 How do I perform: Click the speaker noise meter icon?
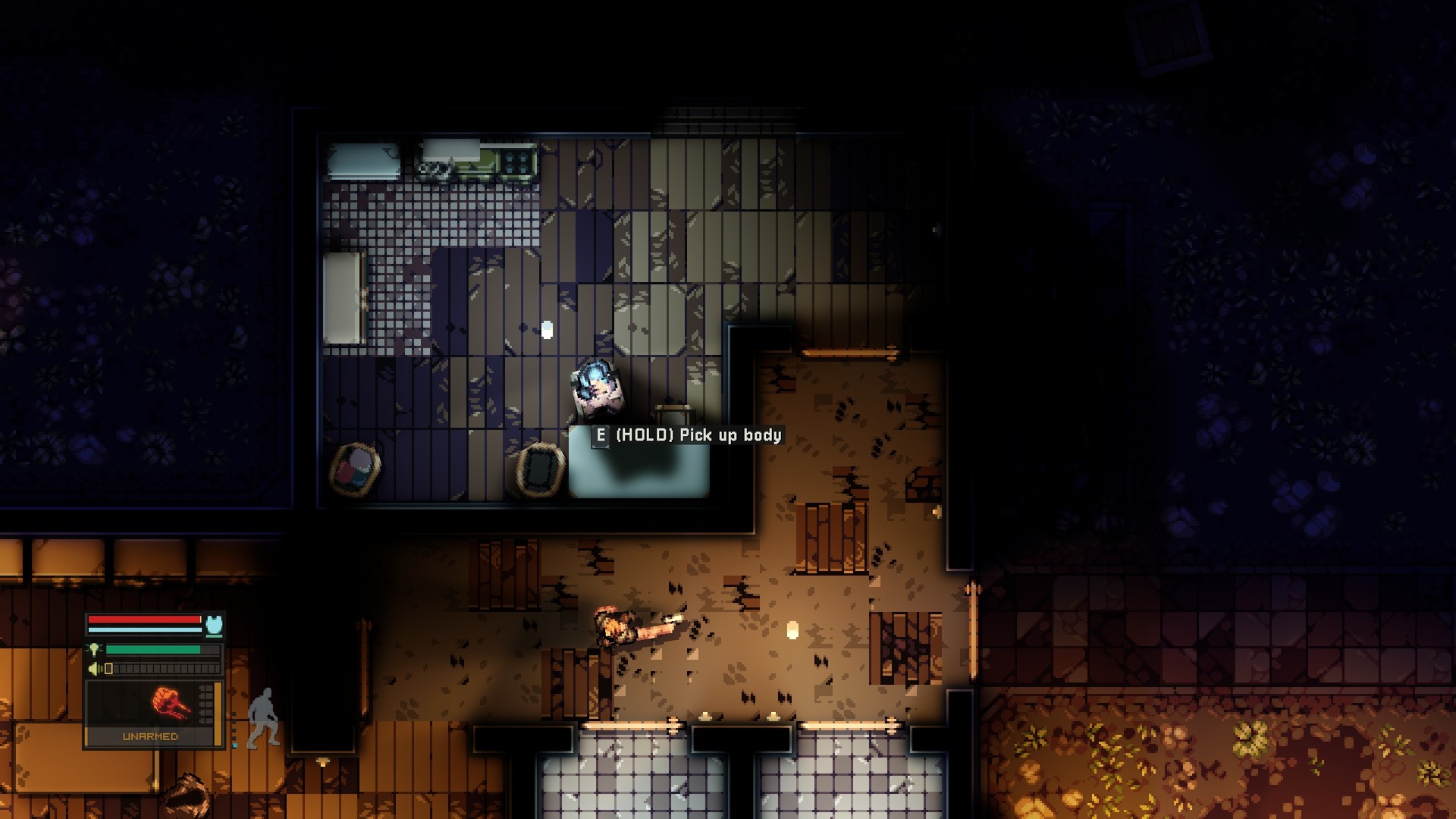coord(93,669)
